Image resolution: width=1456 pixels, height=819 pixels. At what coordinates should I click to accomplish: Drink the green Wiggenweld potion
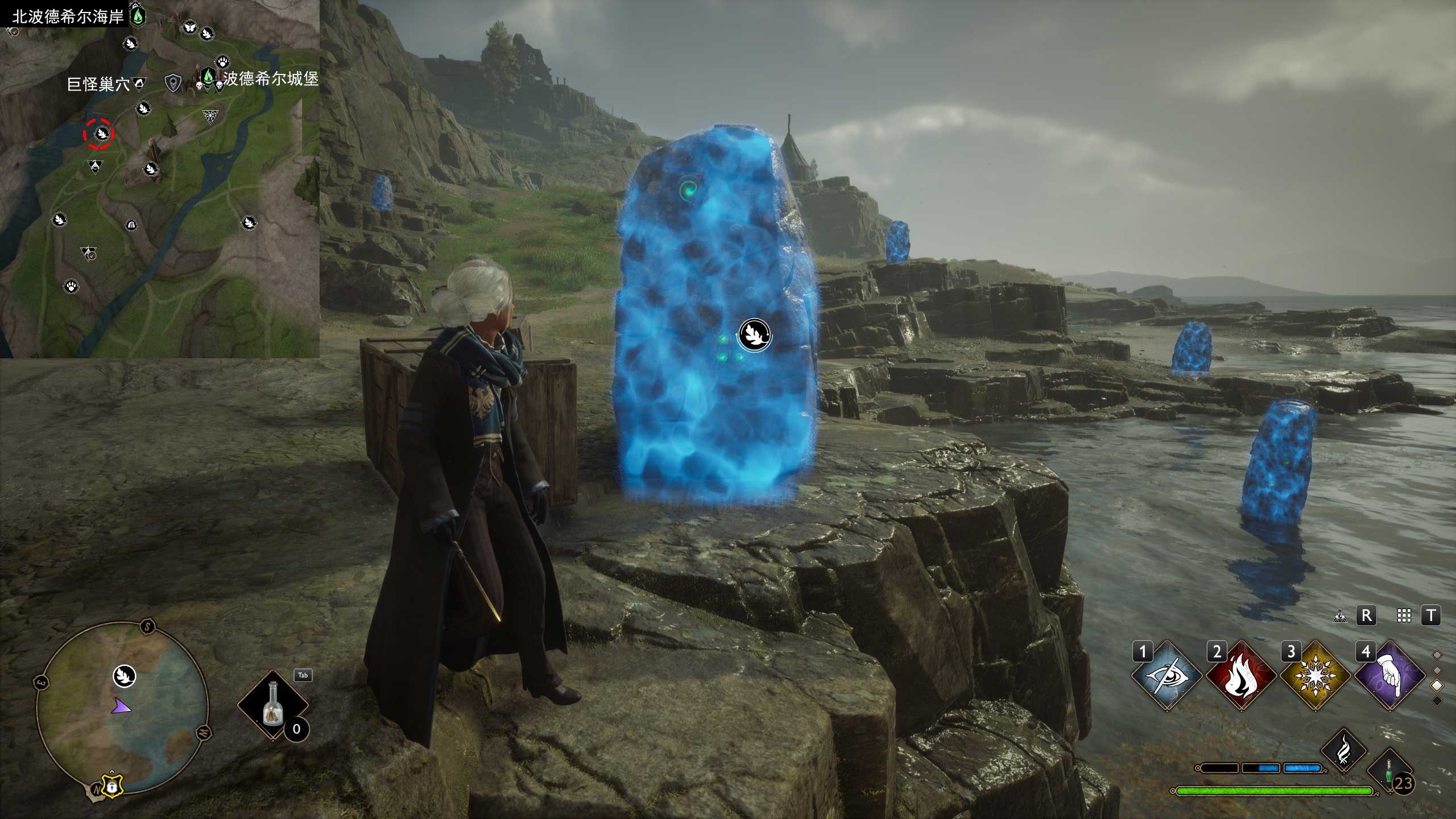coord(1389,772)
